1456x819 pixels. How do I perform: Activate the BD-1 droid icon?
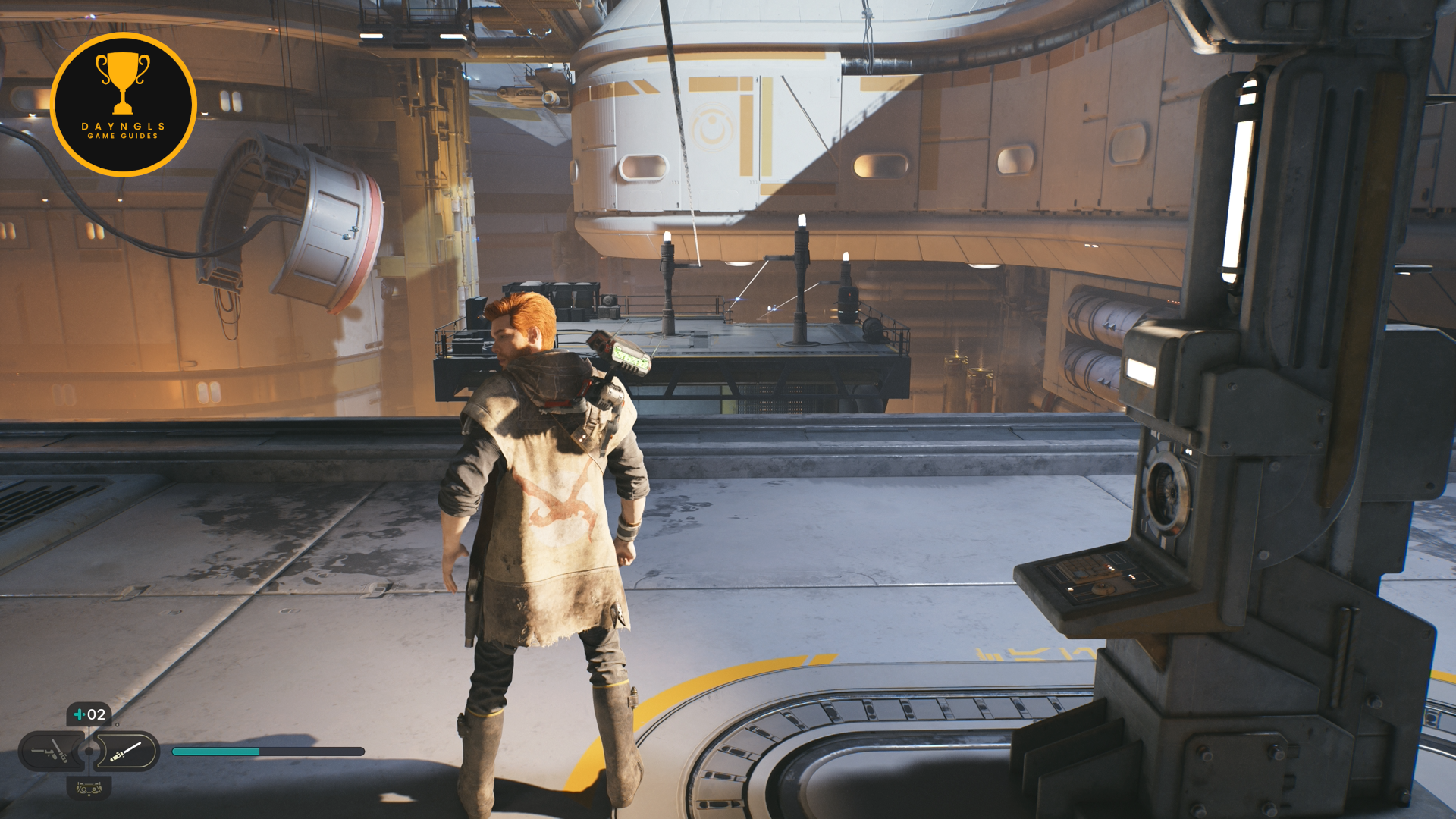click(89, 789)
